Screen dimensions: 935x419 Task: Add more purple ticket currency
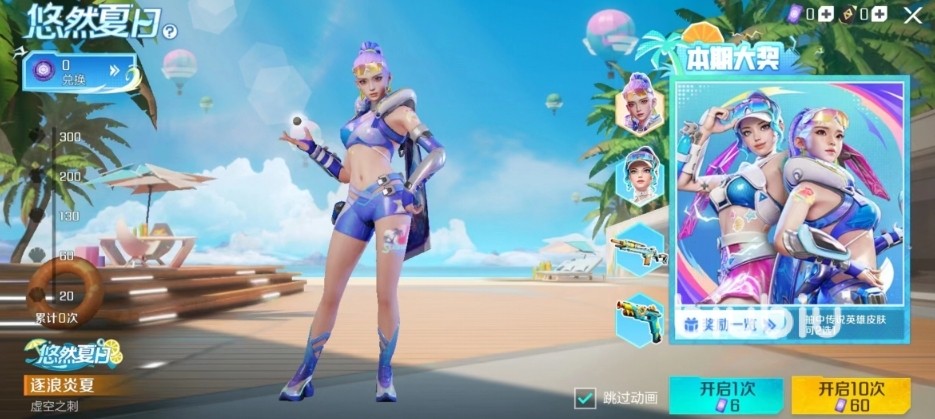(x=826, y=14)
